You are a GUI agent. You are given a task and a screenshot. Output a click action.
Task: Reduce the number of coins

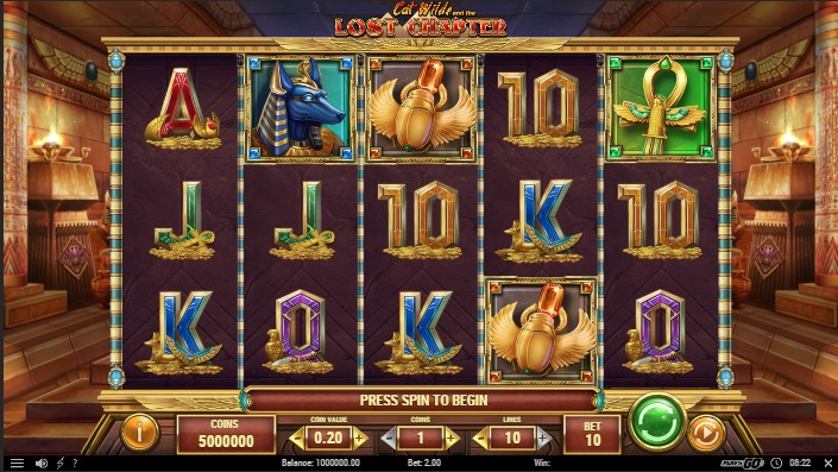point(387,438)
